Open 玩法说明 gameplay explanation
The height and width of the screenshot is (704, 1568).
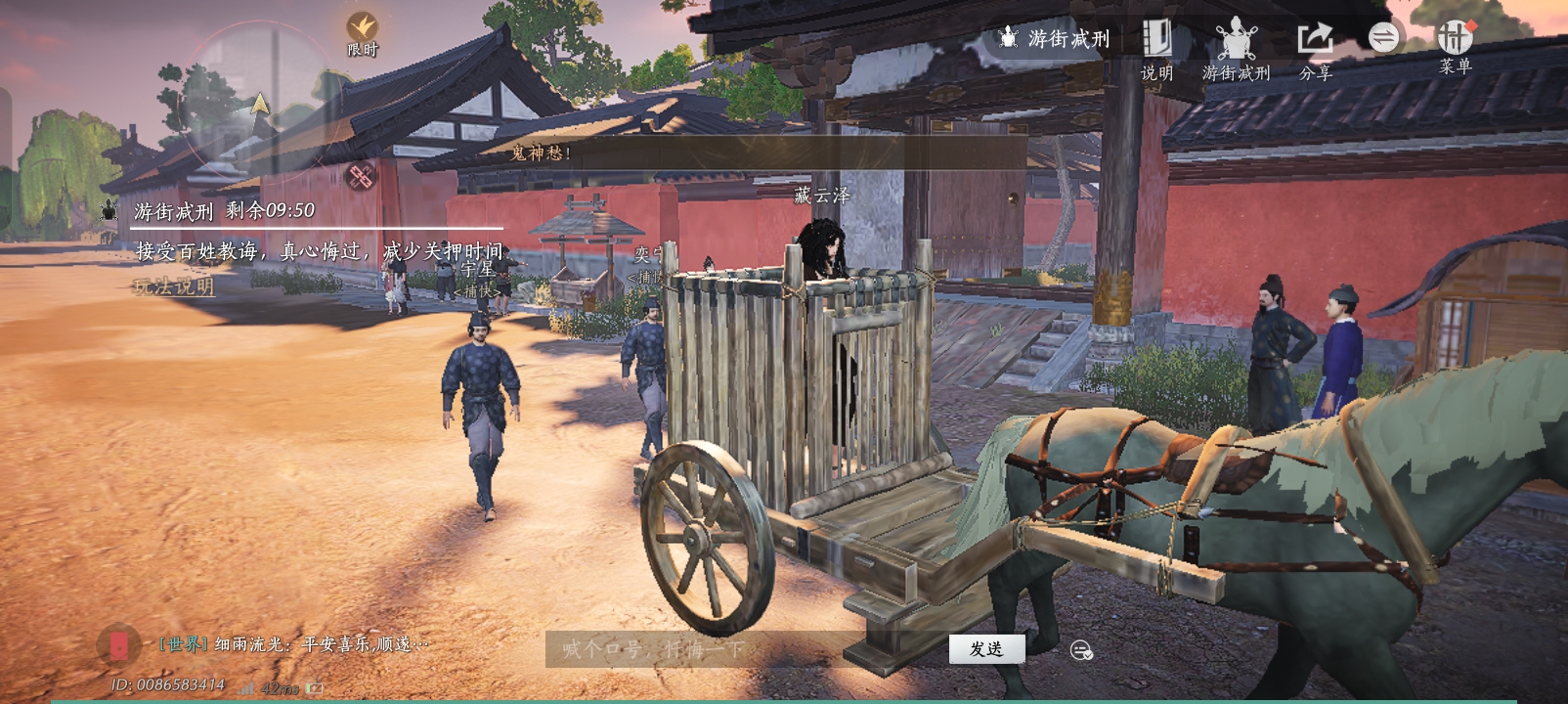tap(173, 288)
